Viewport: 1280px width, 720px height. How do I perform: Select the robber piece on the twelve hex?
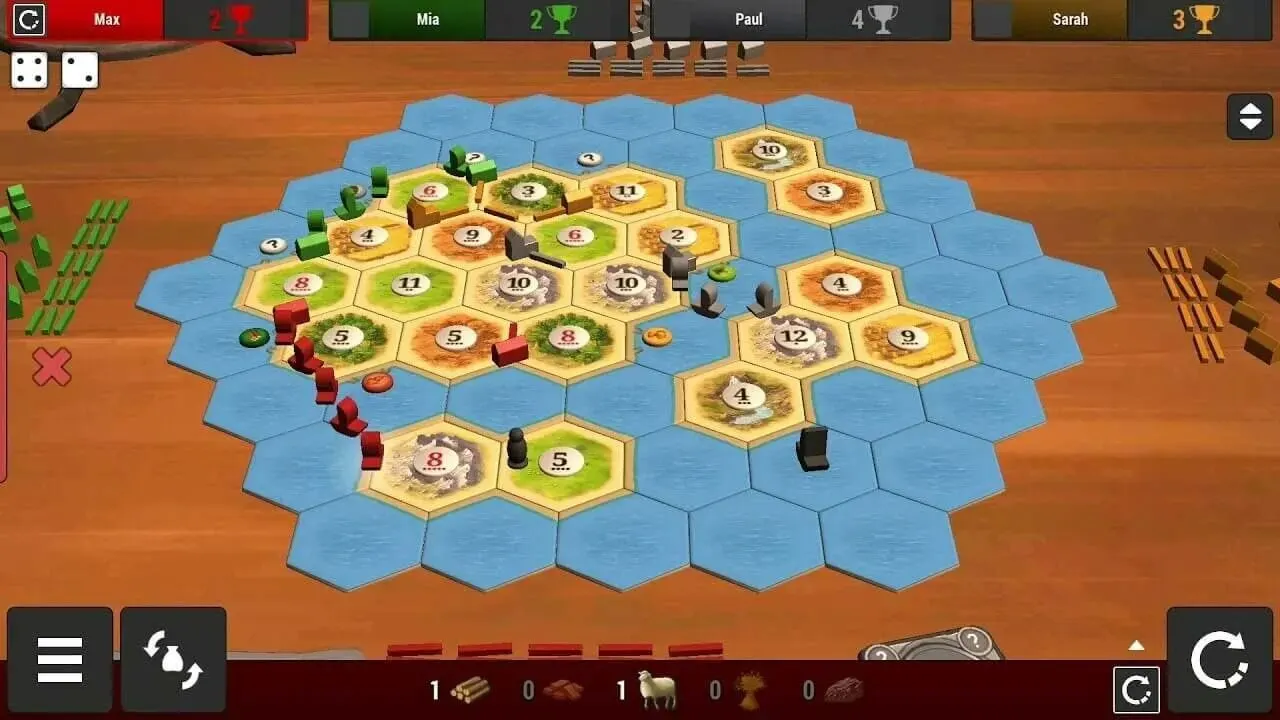click(763, 298)
